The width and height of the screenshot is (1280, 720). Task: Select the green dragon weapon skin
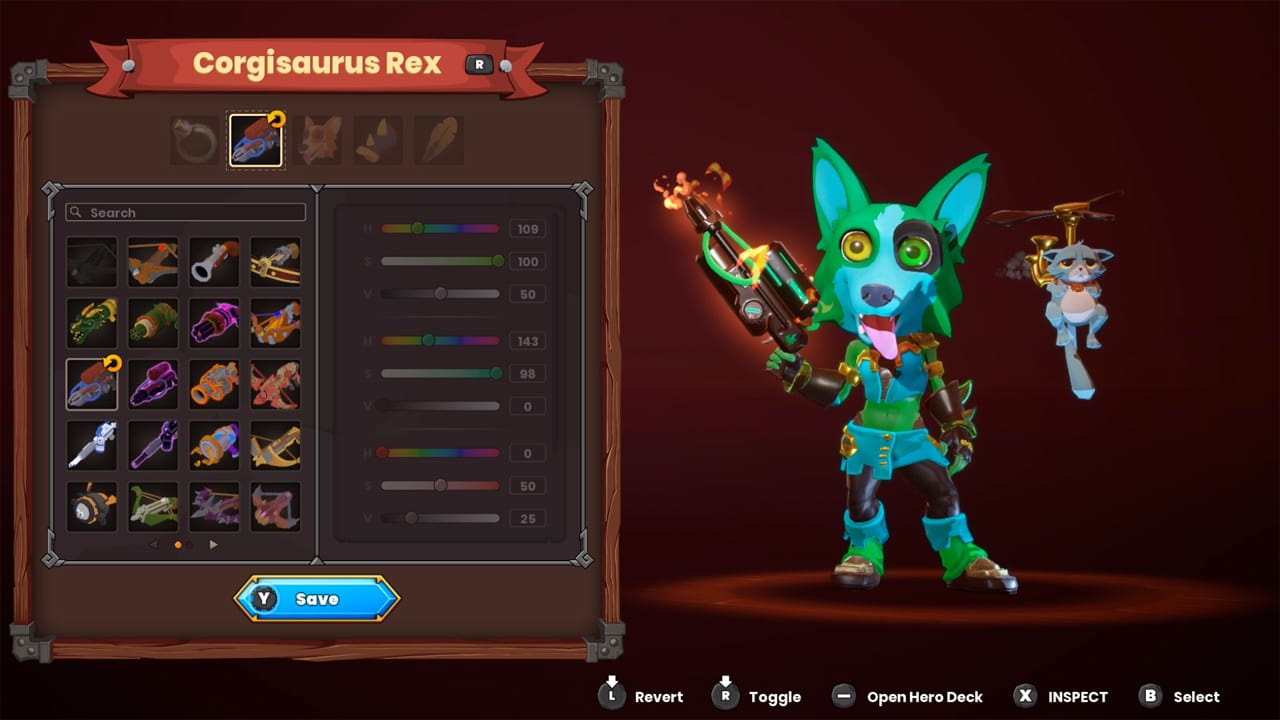pyautogui.click(x=91, y=323)
